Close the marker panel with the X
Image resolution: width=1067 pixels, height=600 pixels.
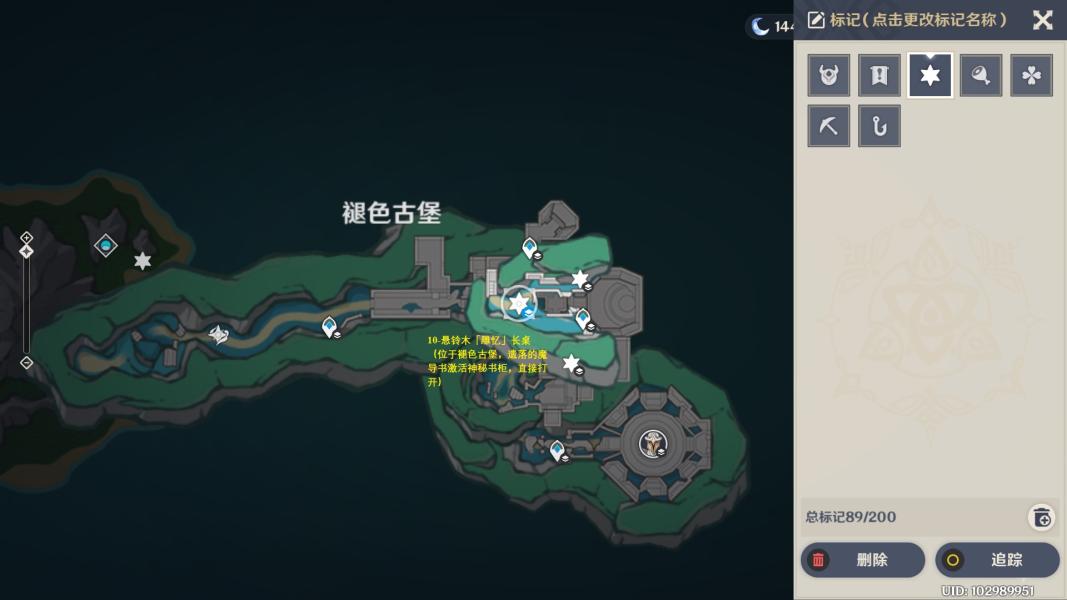[1042, 20]
